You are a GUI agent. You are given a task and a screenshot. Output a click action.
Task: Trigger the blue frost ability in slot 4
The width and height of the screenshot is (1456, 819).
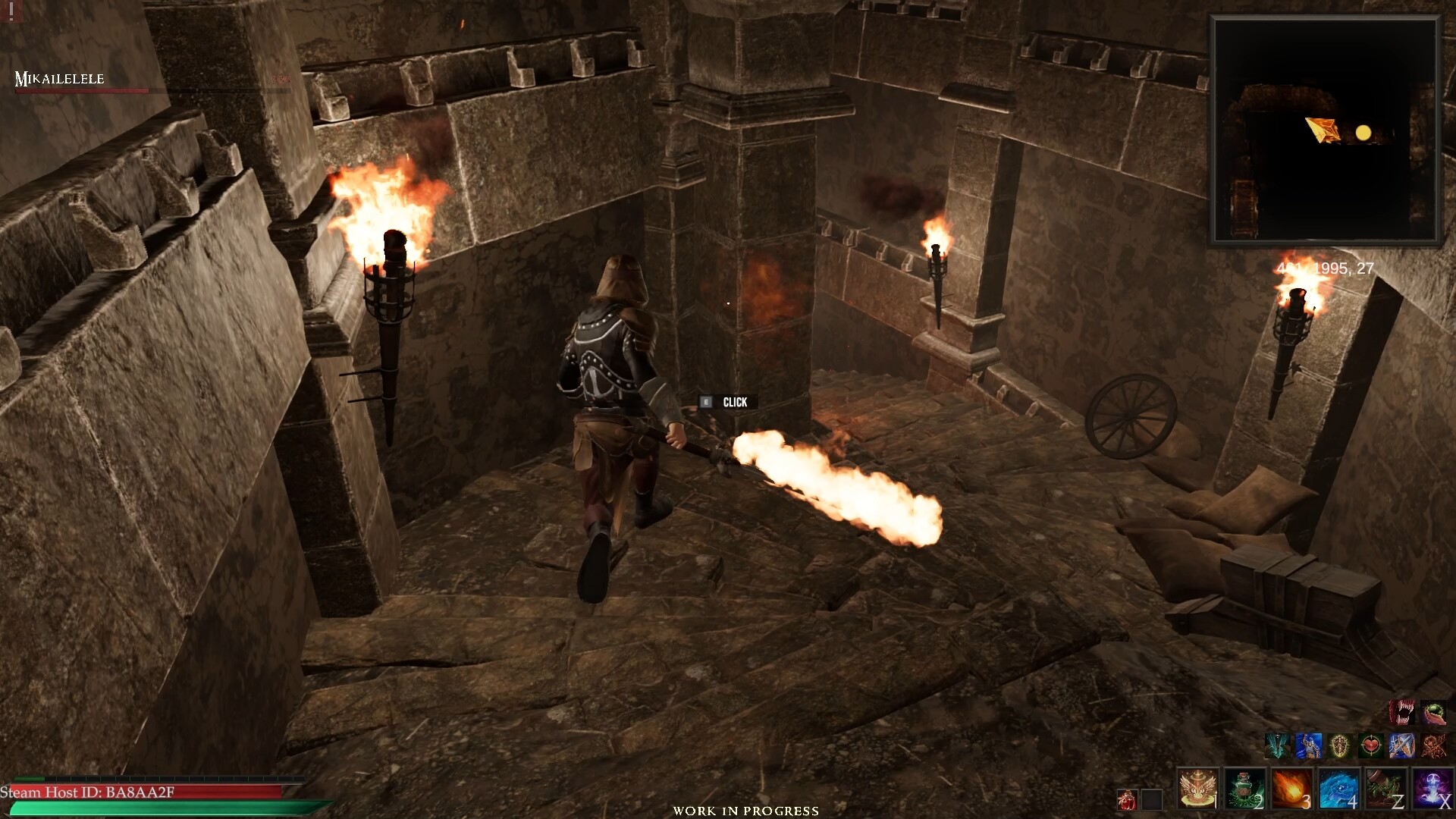point(1338,789)
